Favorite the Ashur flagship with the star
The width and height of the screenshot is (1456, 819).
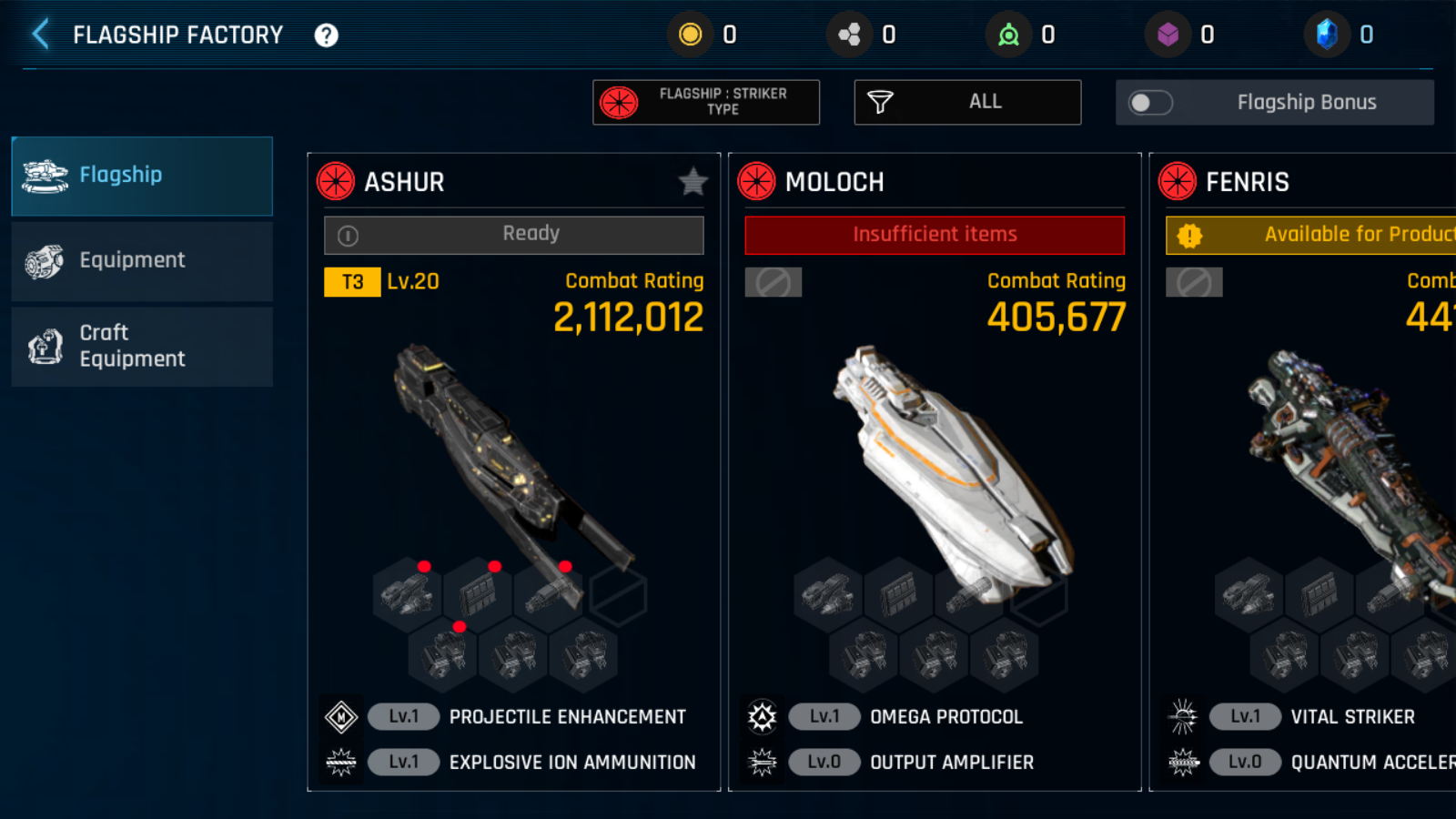point(693,182)
